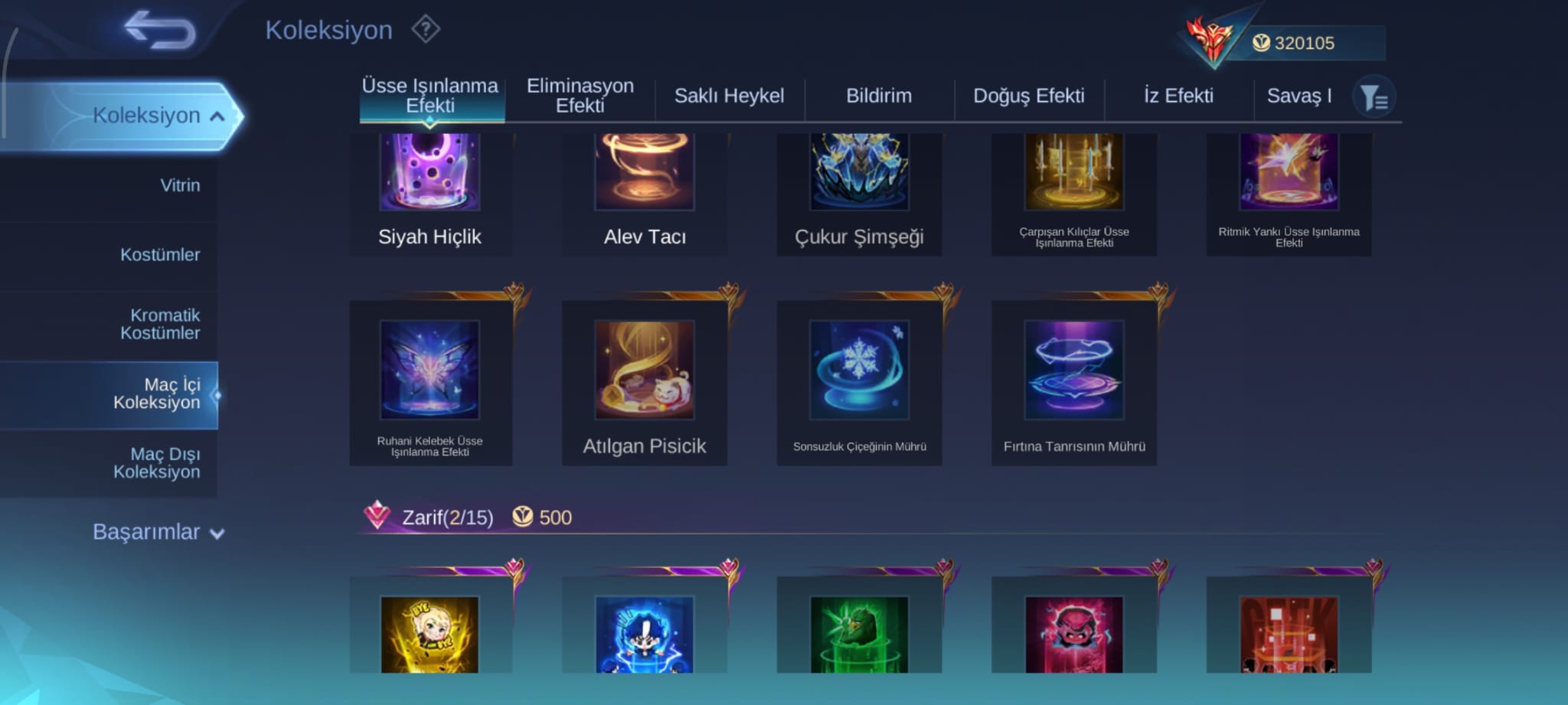The width and height of the screenshot is (1568, 705).
Task: Open the Vitrin menu entry
Action: point(180,185)
